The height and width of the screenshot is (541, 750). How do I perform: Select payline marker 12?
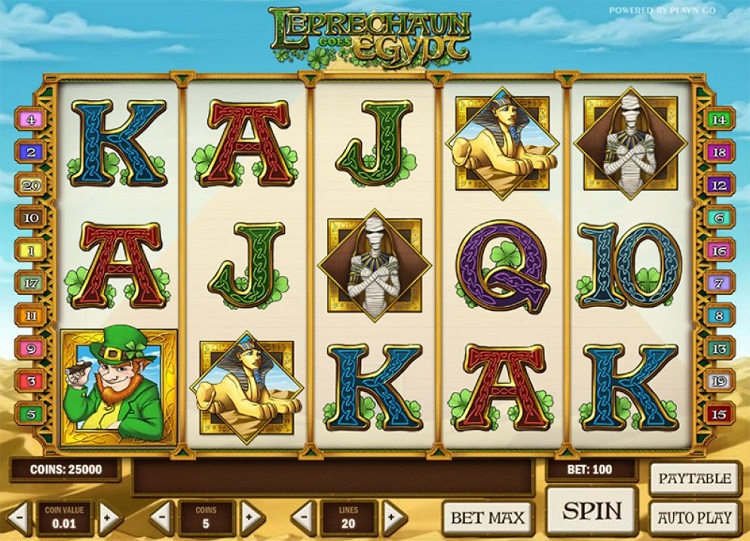tap(717, 185)
